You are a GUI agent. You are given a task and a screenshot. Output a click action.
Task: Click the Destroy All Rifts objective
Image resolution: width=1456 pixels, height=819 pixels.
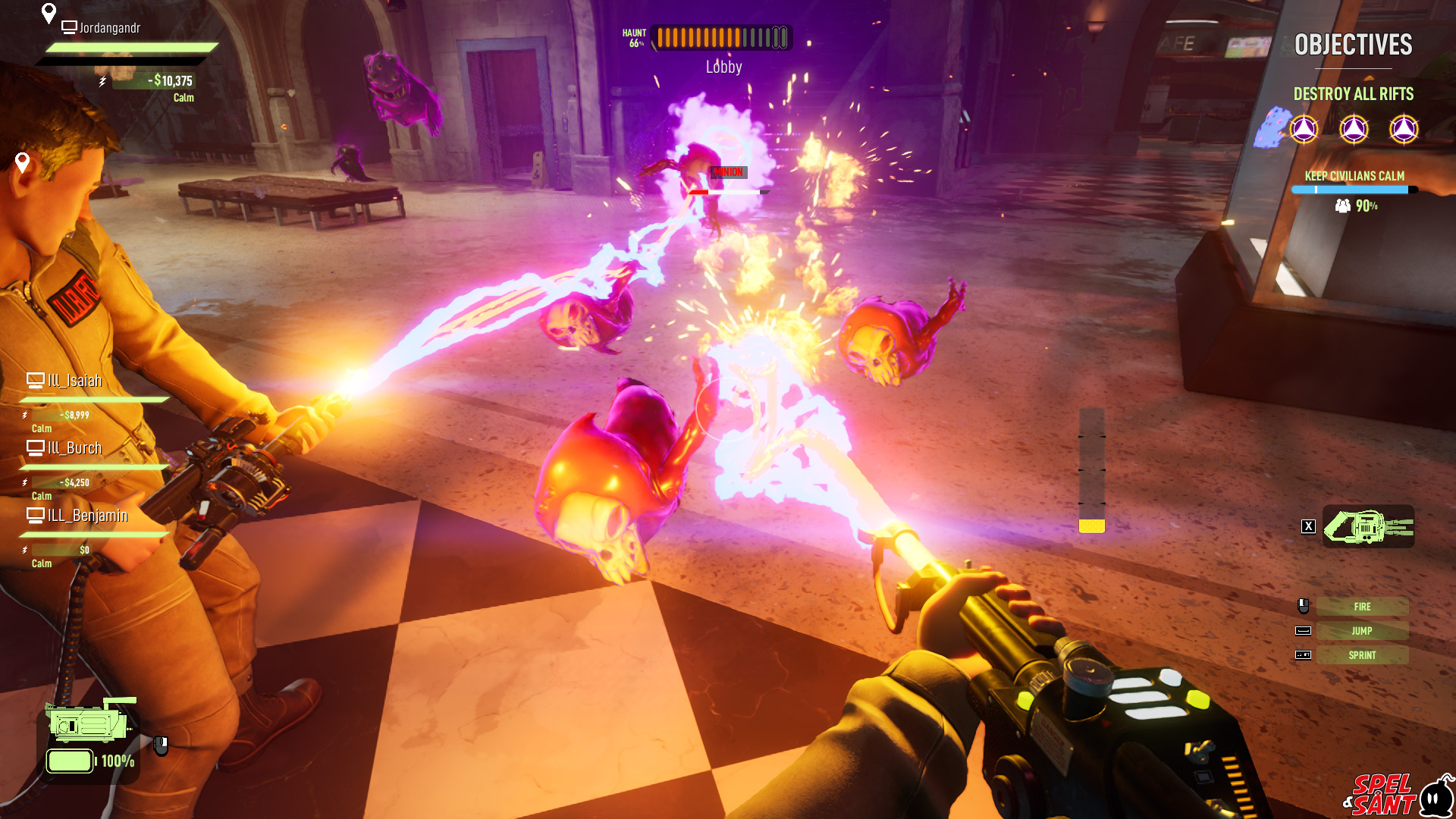[1353, 94]
